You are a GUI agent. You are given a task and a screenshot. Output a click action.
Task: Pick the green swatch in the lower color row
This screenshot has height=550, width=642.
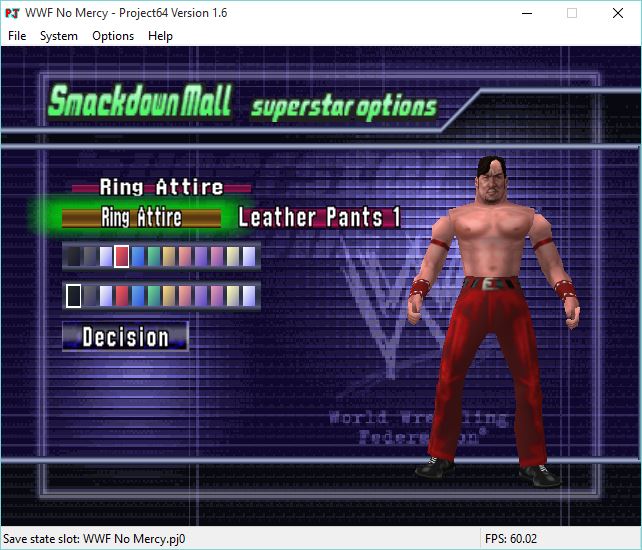tap(154, 296)
